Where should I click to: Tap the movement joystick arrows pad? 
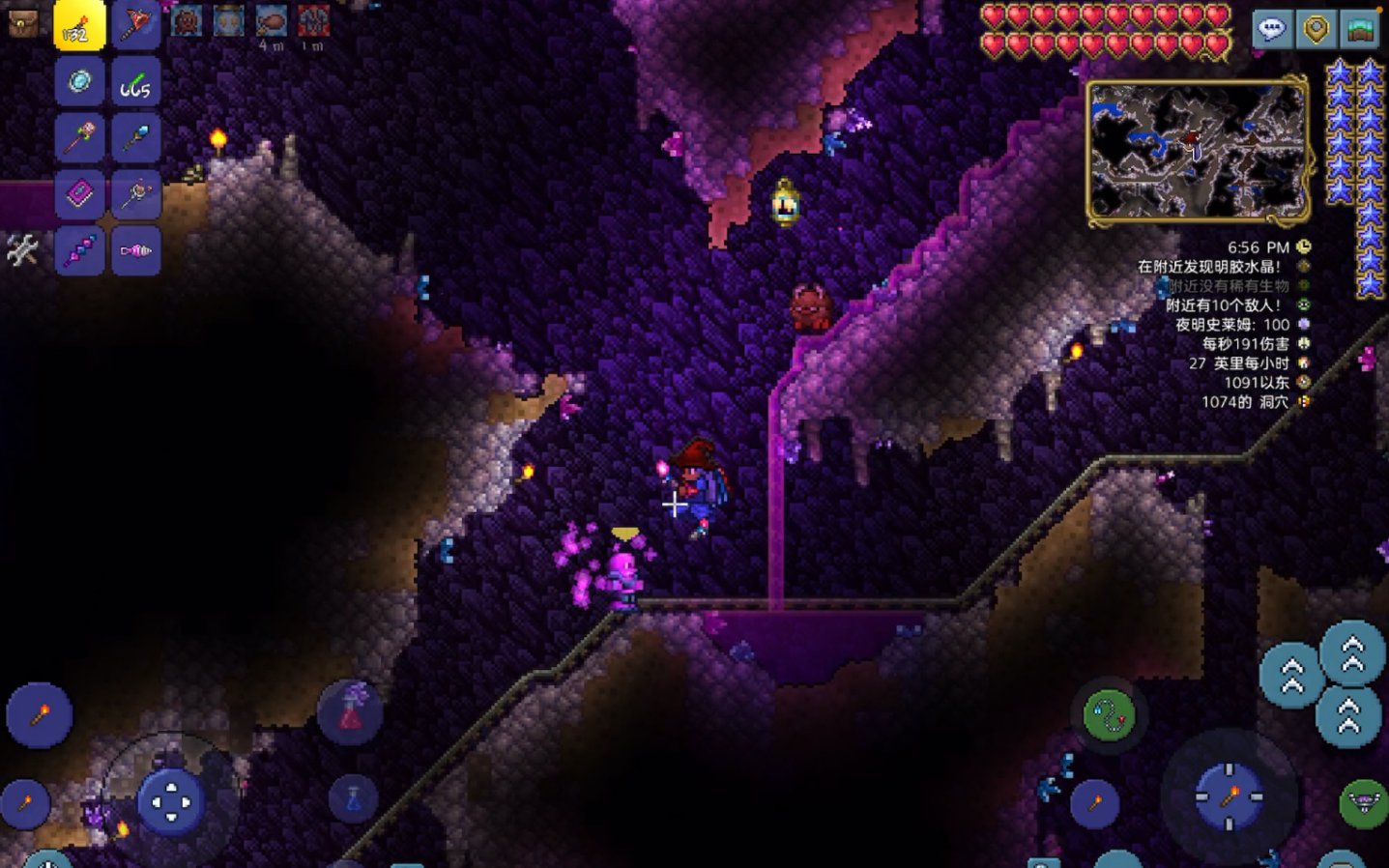[171, 802]
